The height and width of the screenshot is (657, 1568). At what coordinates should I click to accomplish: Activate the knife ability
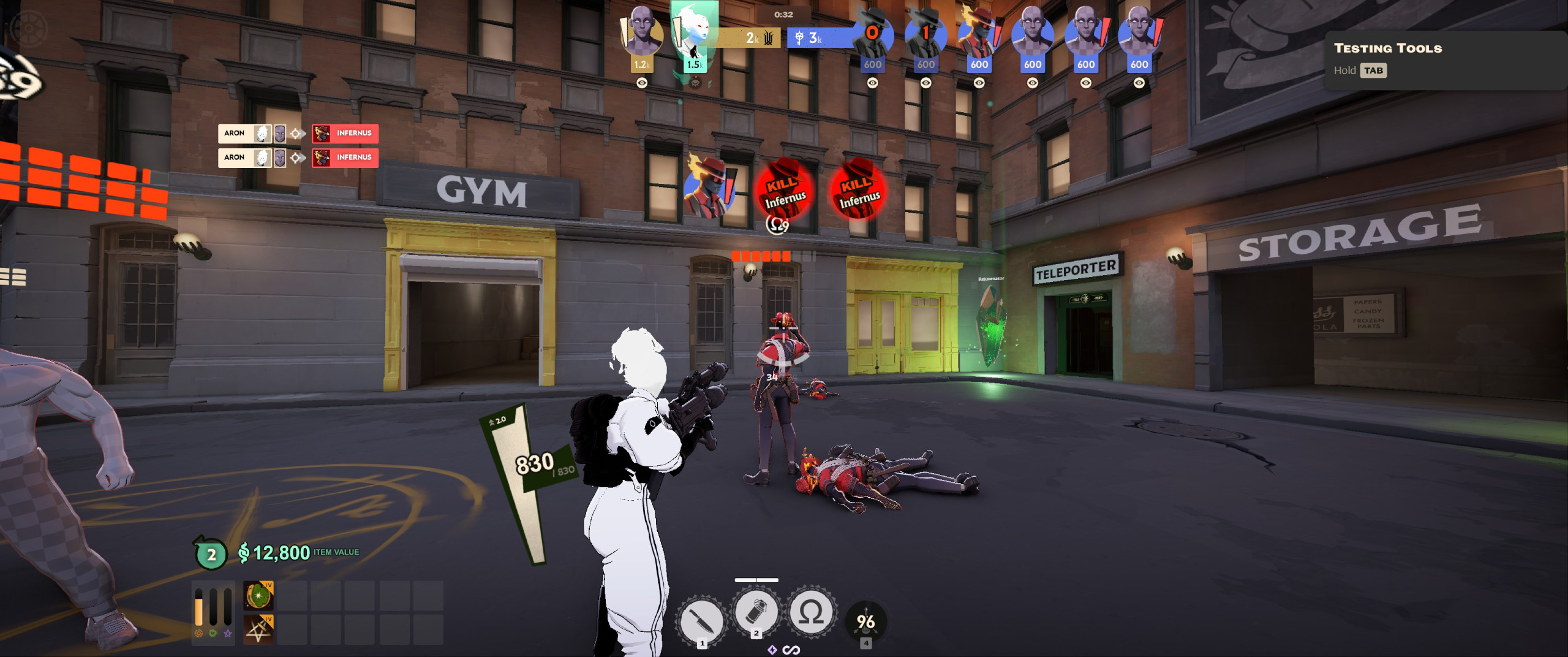click(x=702, y=620)
